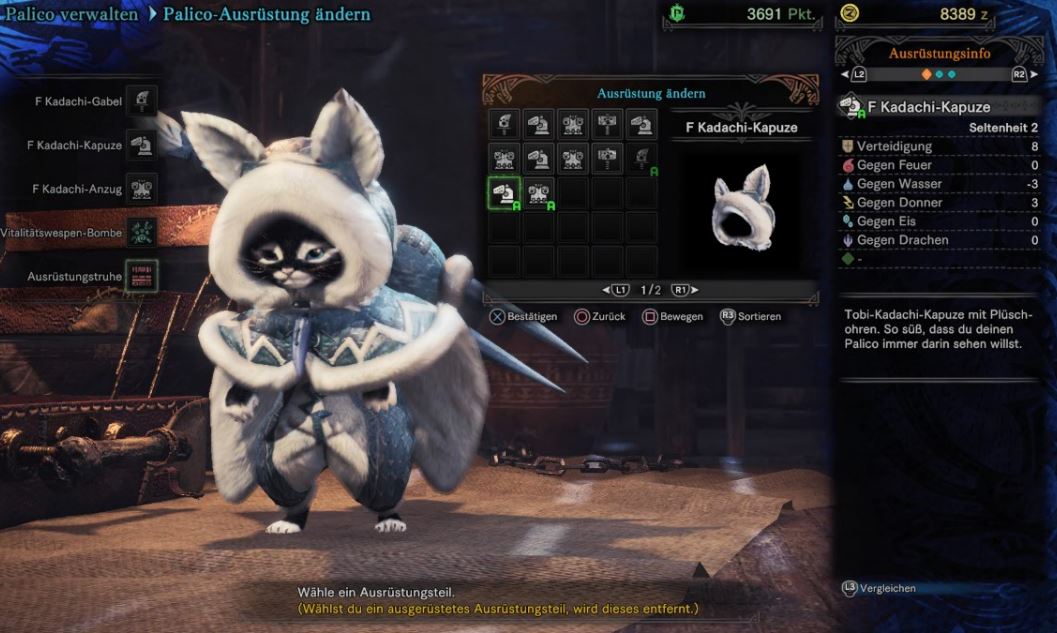Select the F Kadachi-Gabel weapon slot
This screenshot has width=1057, height=633.
[141, 100]
